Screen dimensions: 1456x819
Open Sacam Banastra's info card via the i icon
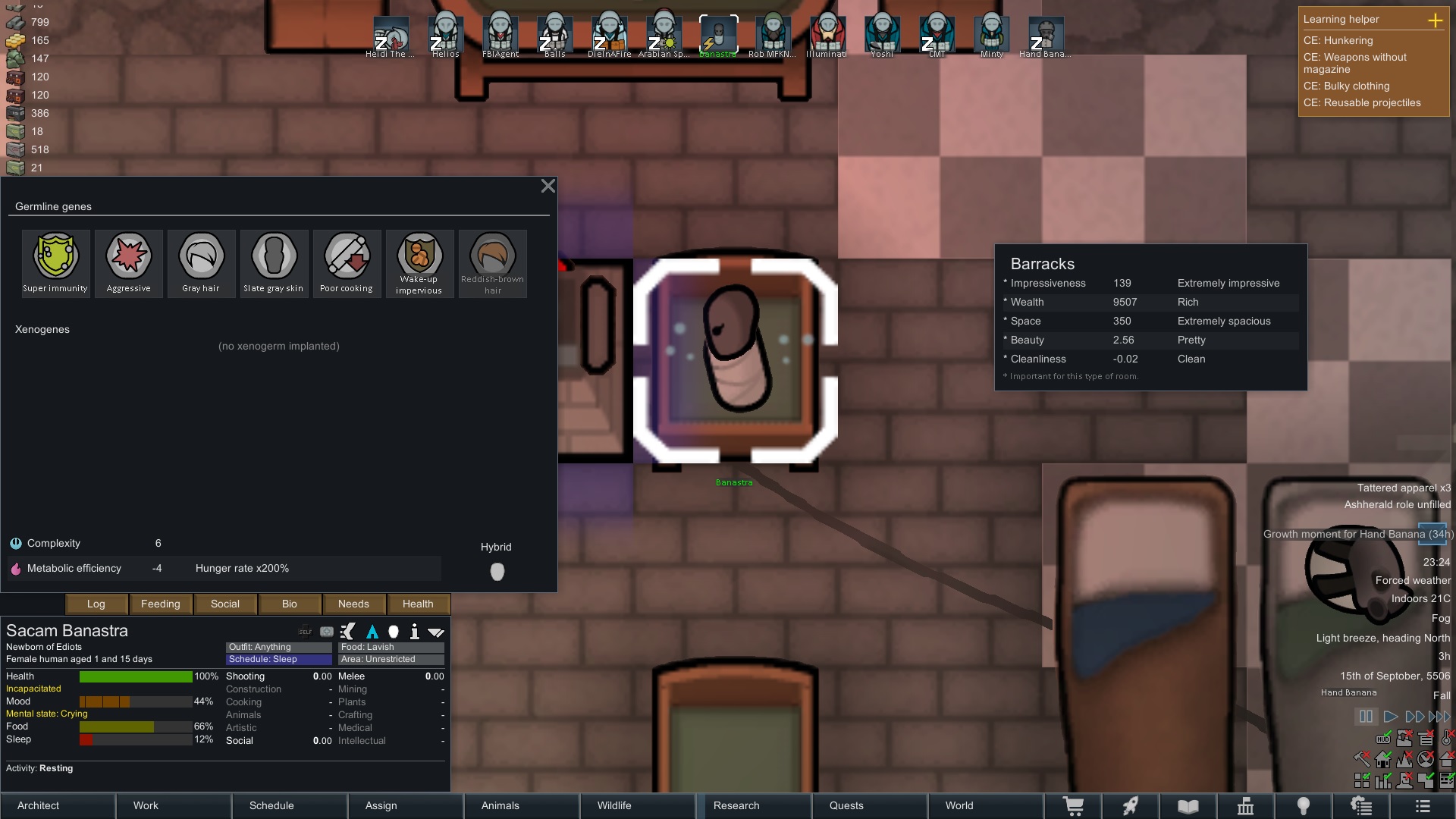(414, 632)
